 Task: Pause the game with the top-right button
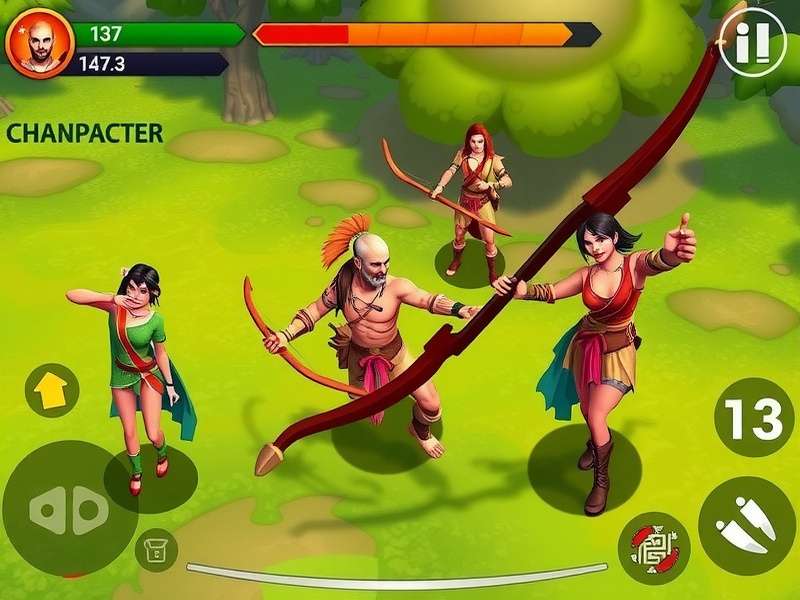[x=752, y=41]
